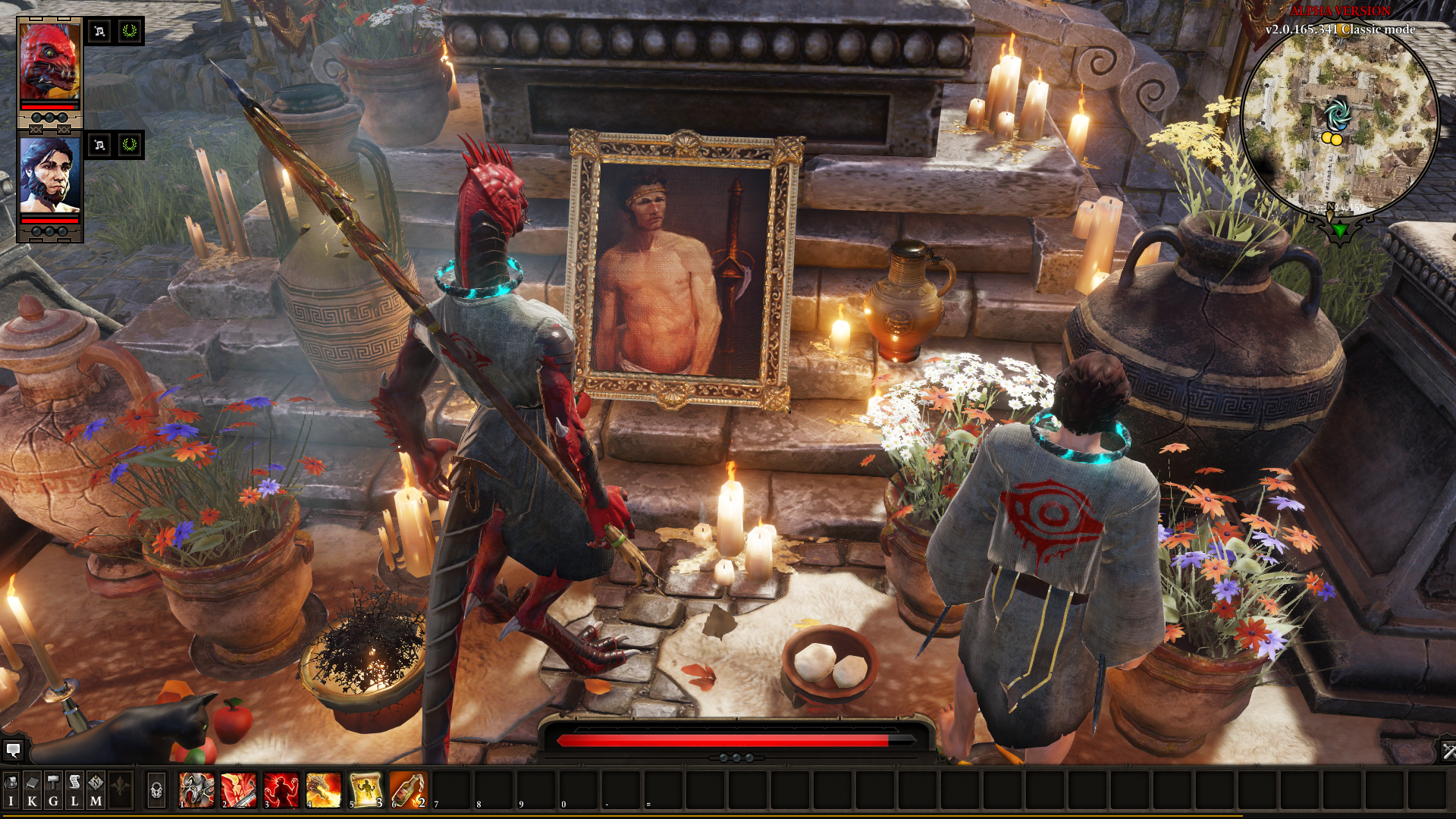The width and height of the screenshot is (1456, 819).
Task: Cast the dragon fire breath skill in slot 4
Action: 324,790
